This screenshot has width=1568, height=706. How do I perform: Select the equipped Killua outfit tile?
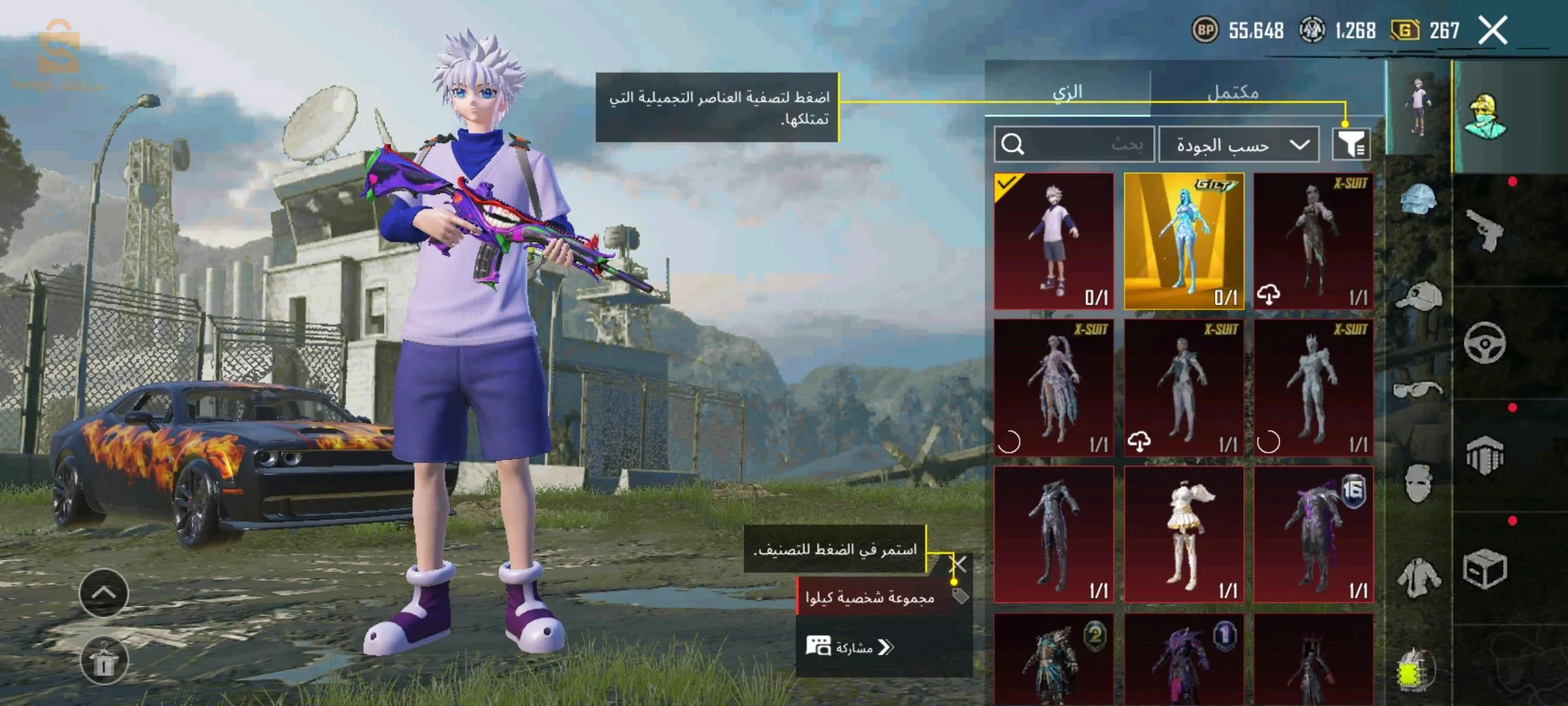point(1054,241)
